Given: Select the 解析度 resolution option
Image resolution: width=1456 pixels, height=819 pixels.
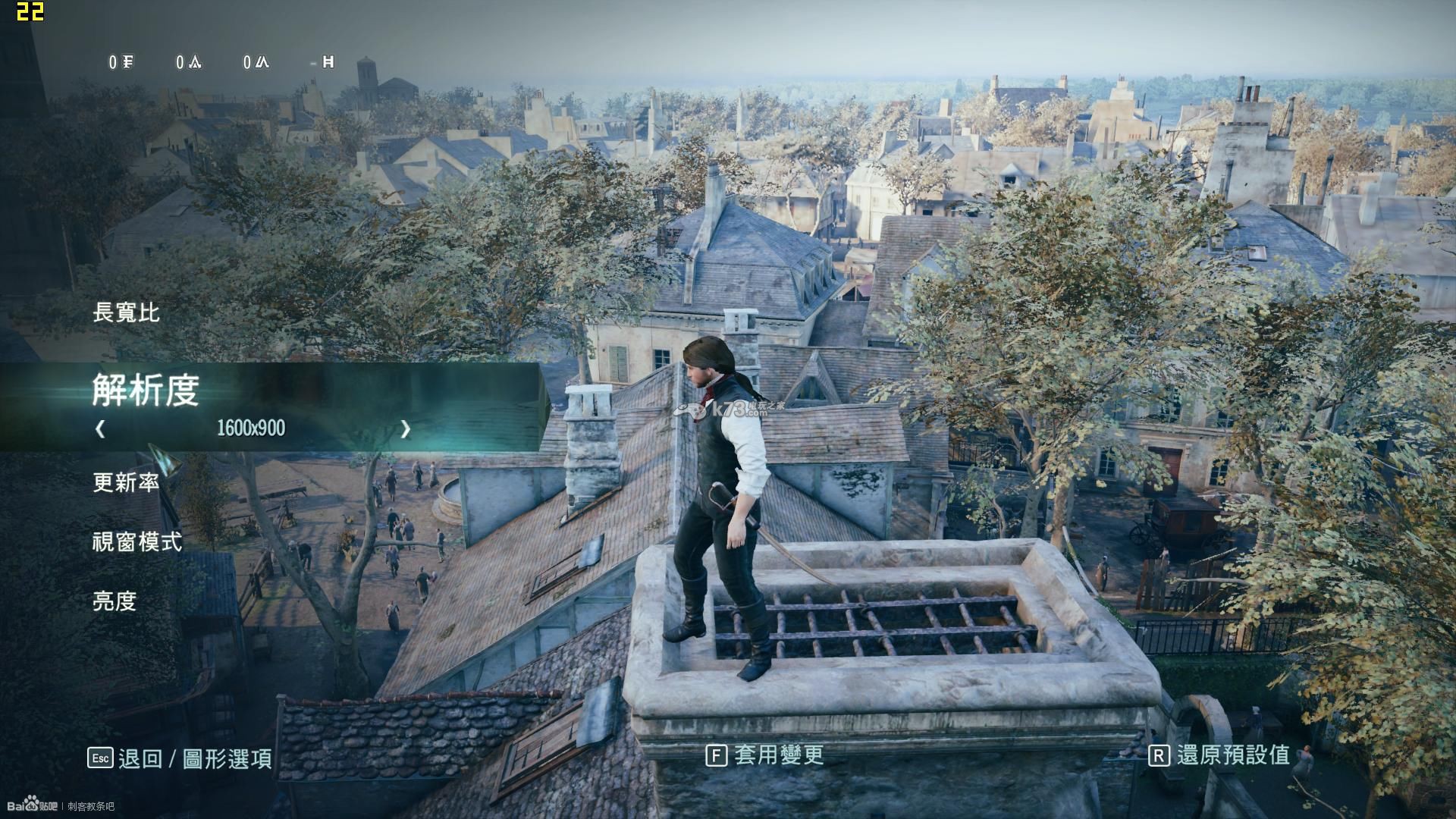Looking at the screenshot, I should pyautogui.click(x=146, y=390).
